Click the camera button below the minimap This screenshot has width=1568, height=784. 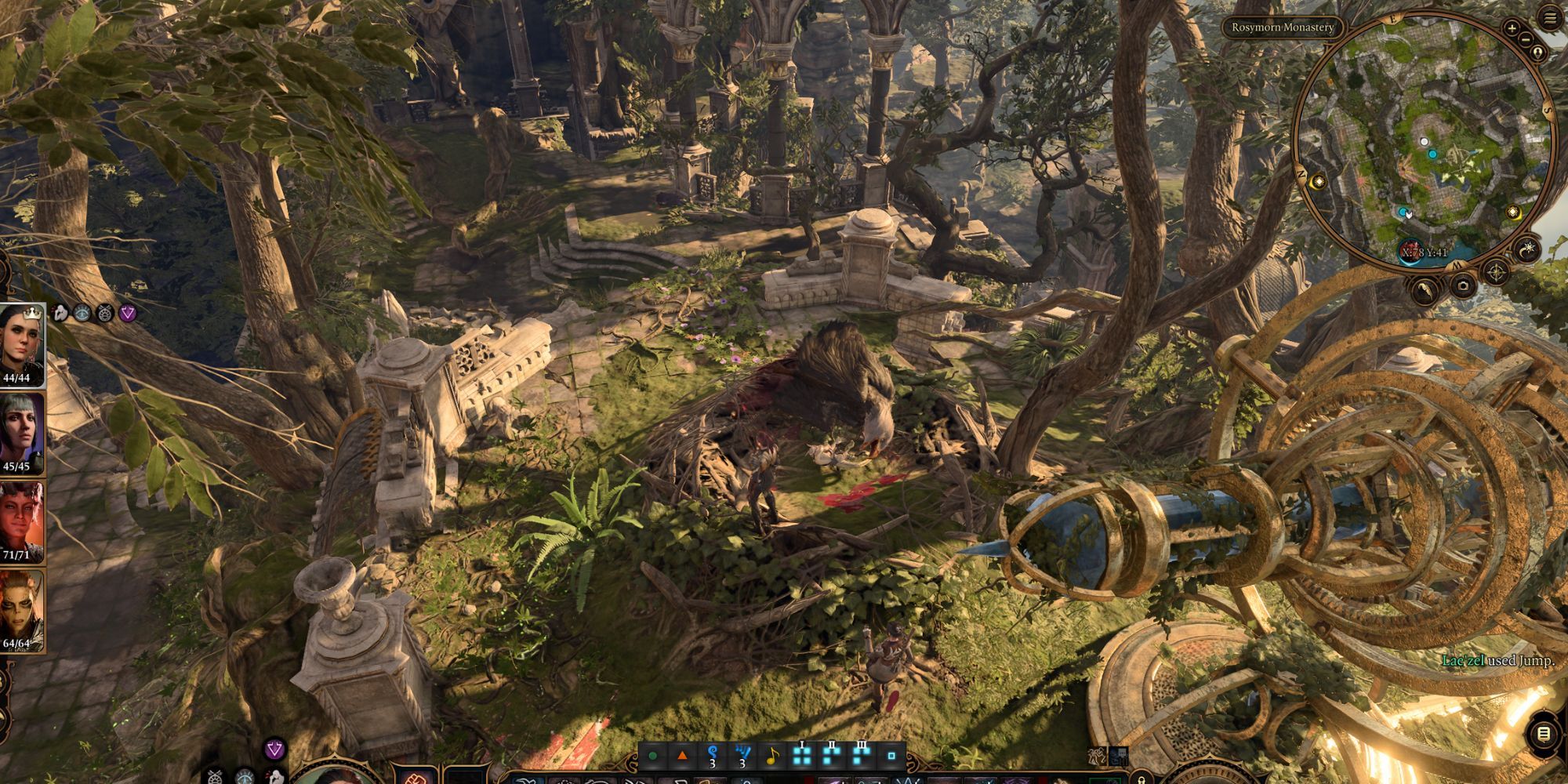point(1463,286)
